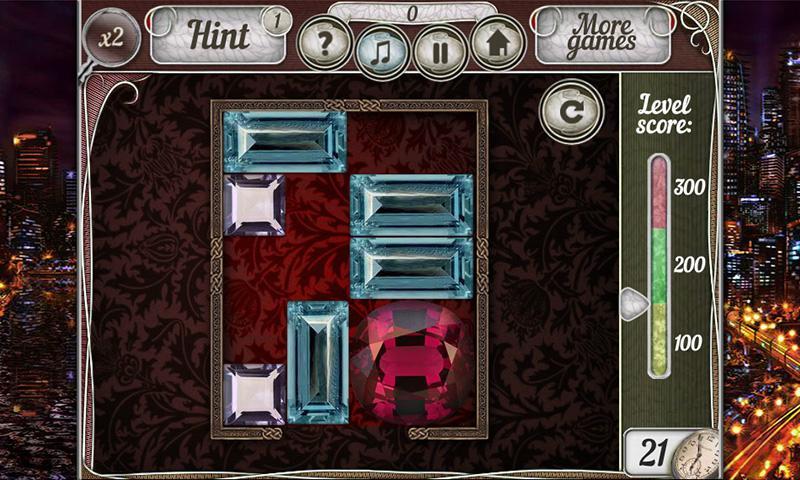The width and height of the screenshot is (800, 480).
Task: Open the More games link
Action: pyautogui.click(x=602, y=35)
